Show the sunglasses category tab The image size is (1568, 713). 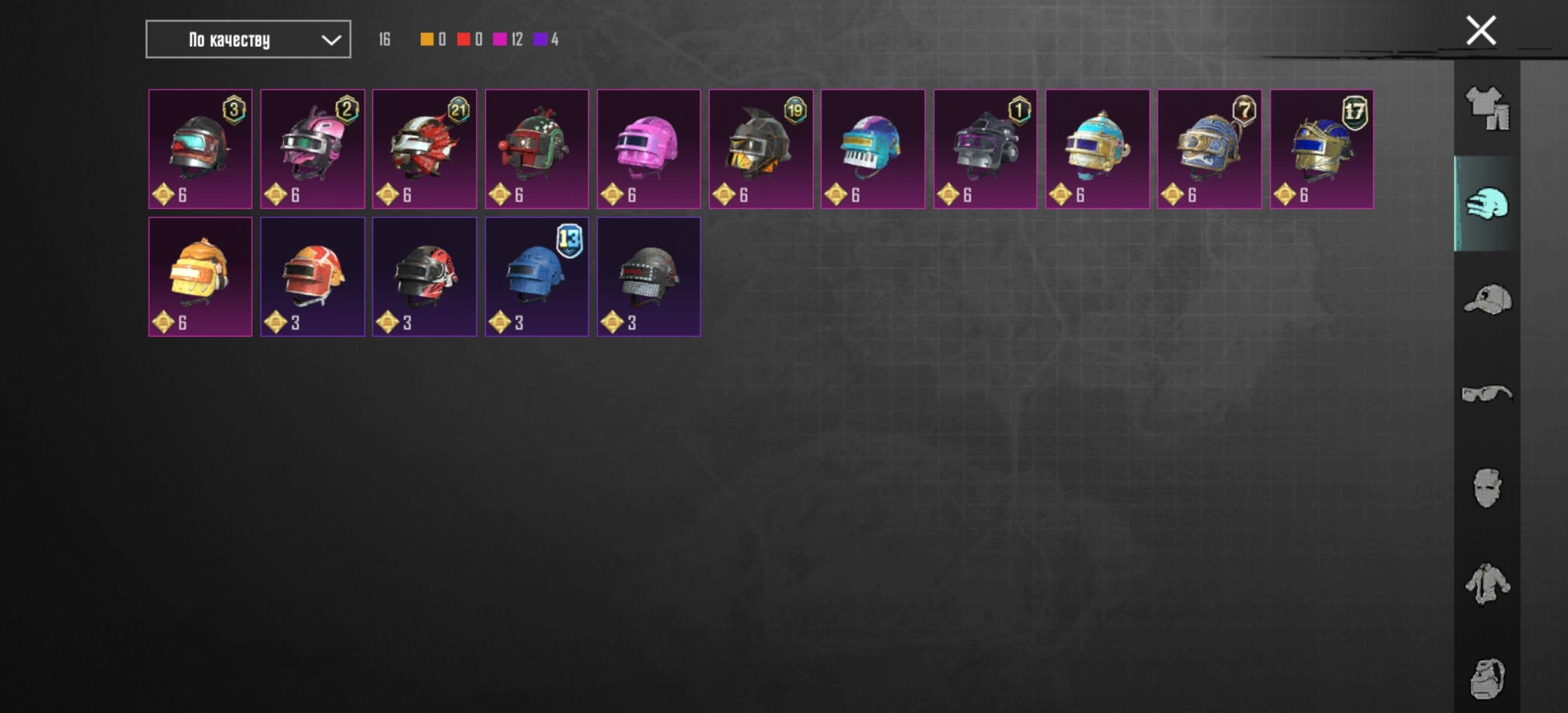(1487, 394)
